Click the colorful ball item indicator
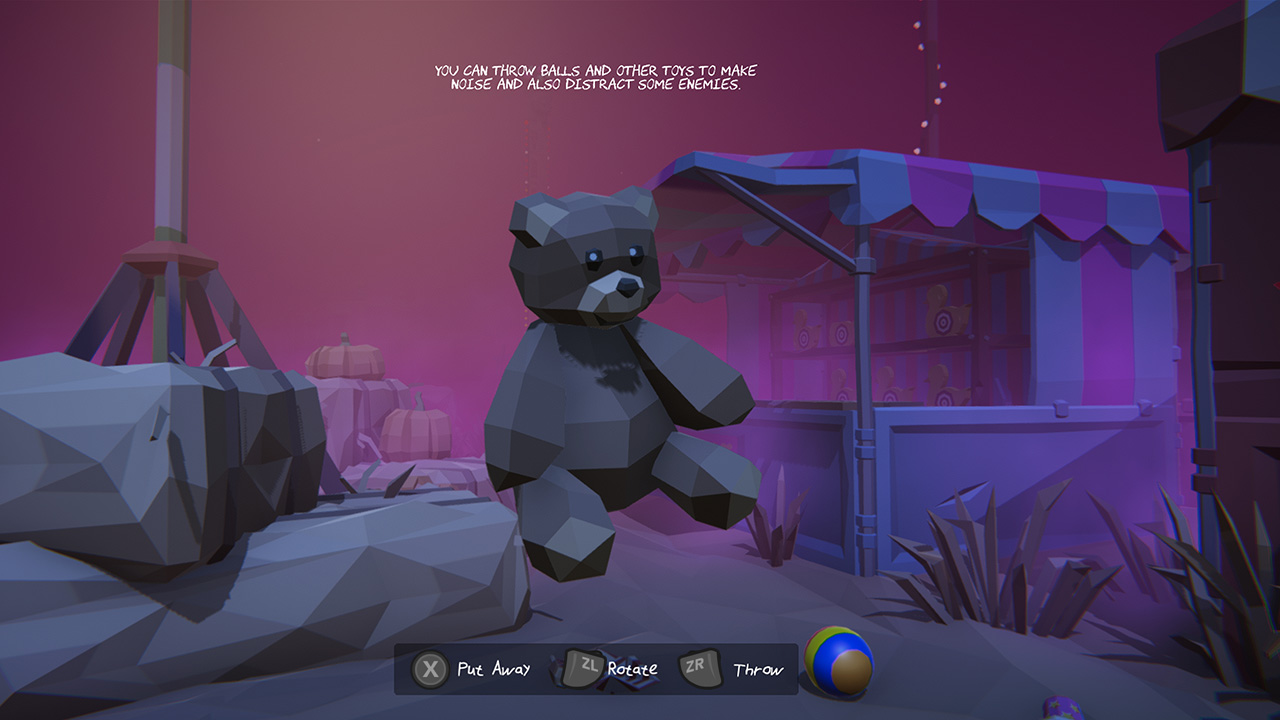 coord(840,663)
